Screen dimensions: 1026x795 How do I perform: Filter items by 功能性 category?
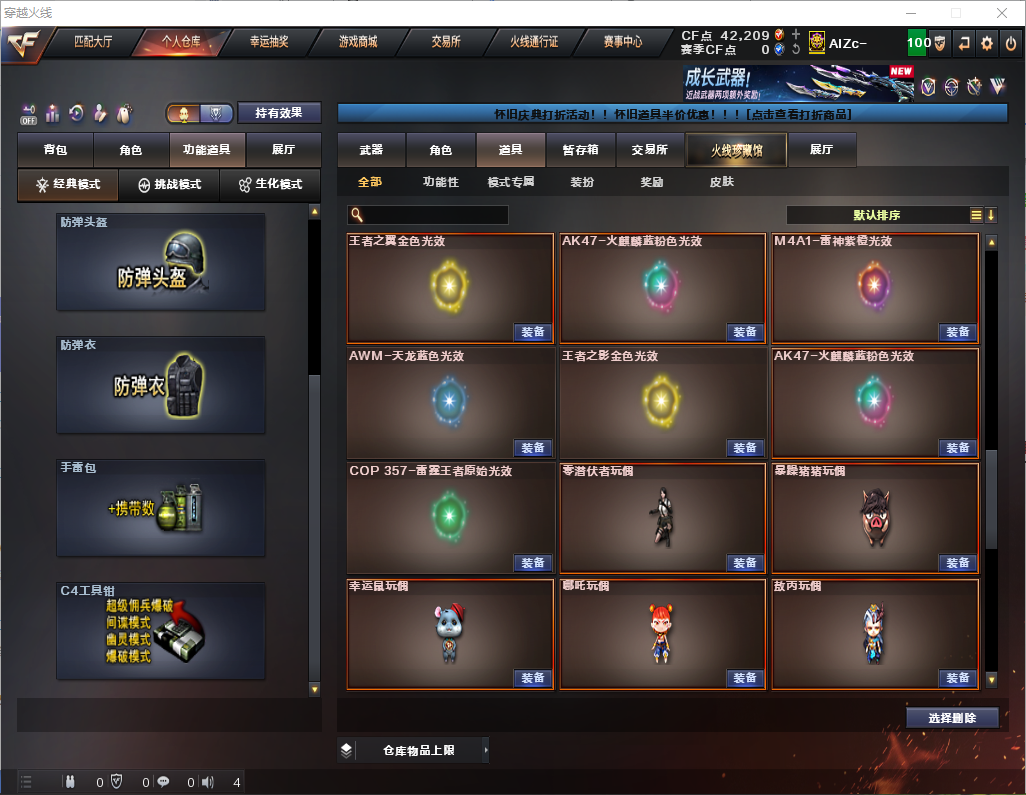[440, 182]
